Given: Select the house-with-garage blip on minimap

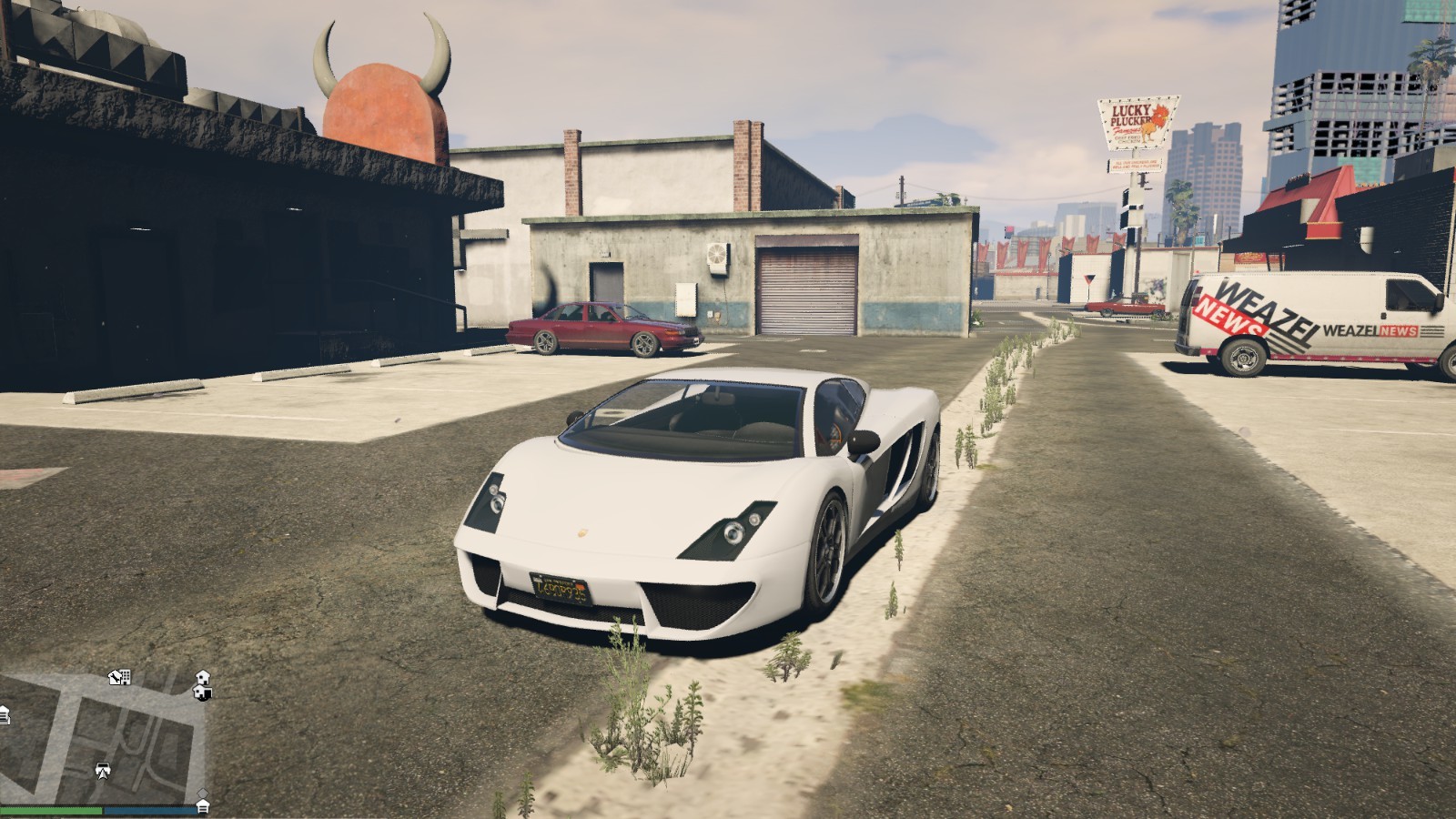Looking at the screenshot, I should pyautogui.click(x=203, y=693).
